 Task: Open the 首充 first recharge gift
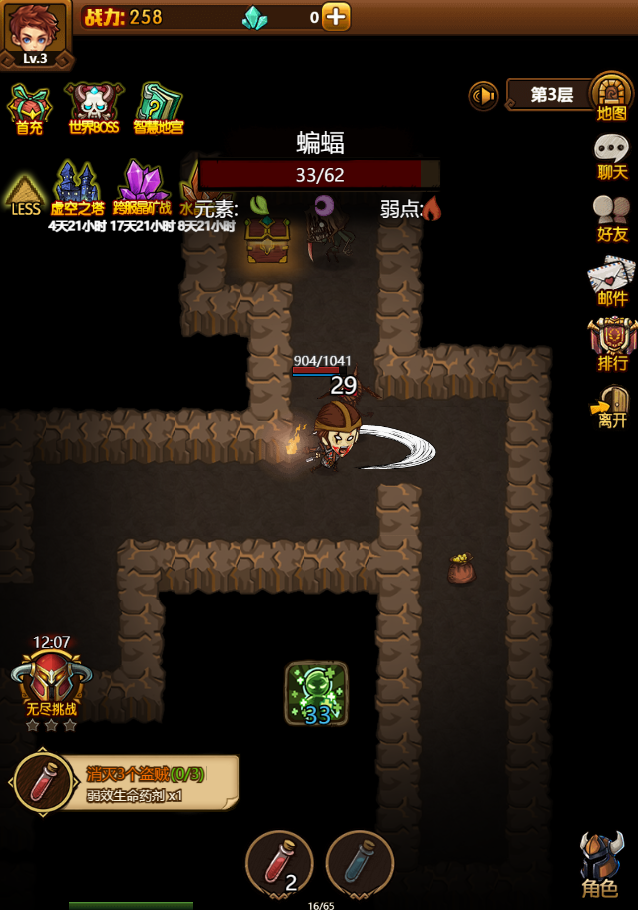tap(29, 107)
